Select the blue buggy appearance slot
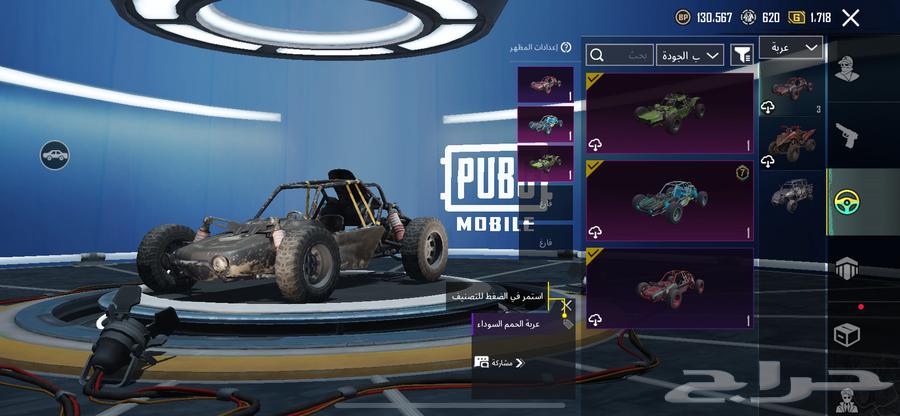This screenshot has width=900, height=416. click(x=546, y=123)
